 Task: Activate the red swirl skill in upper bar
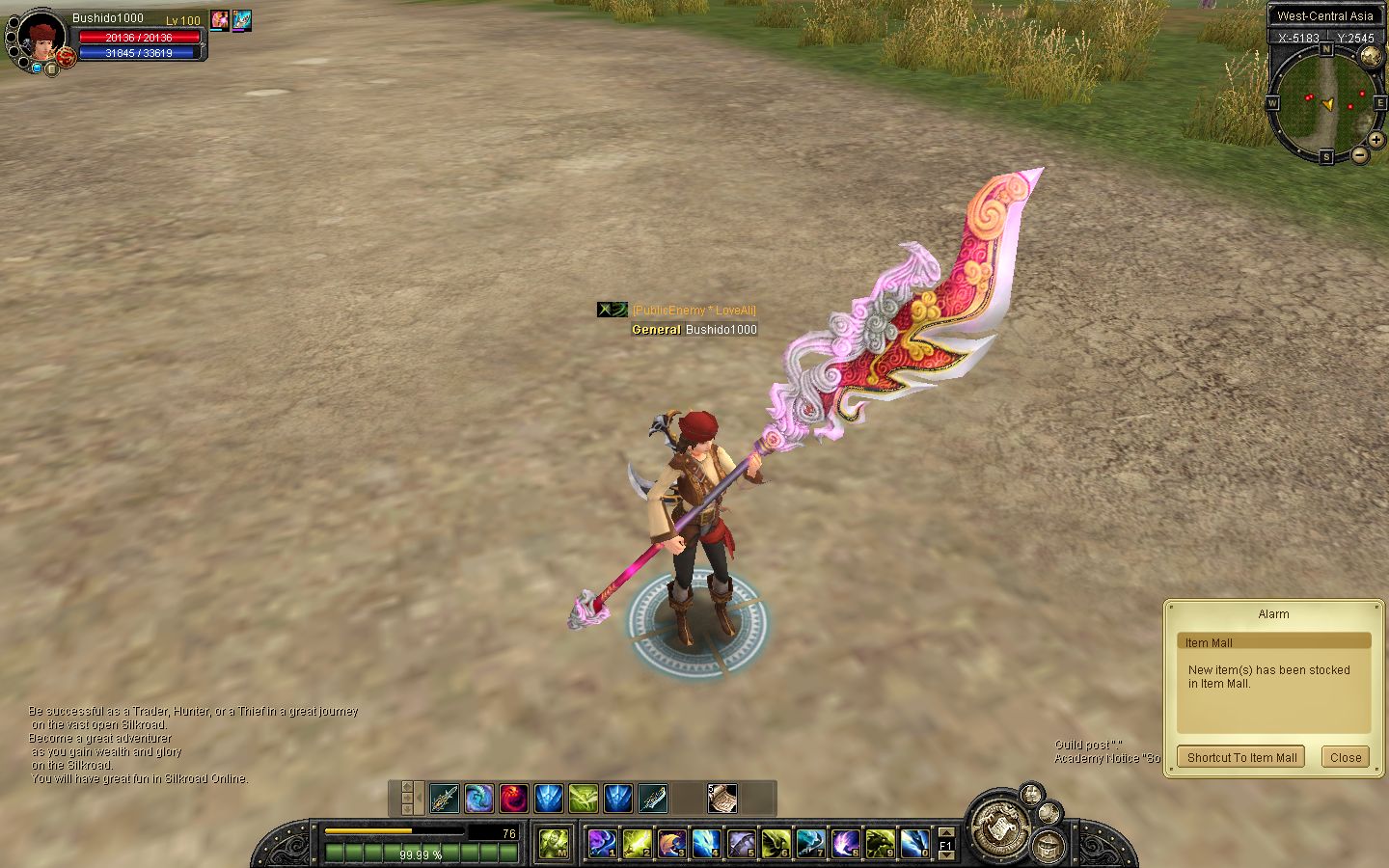pyautogui.click(x=513, y=799)
